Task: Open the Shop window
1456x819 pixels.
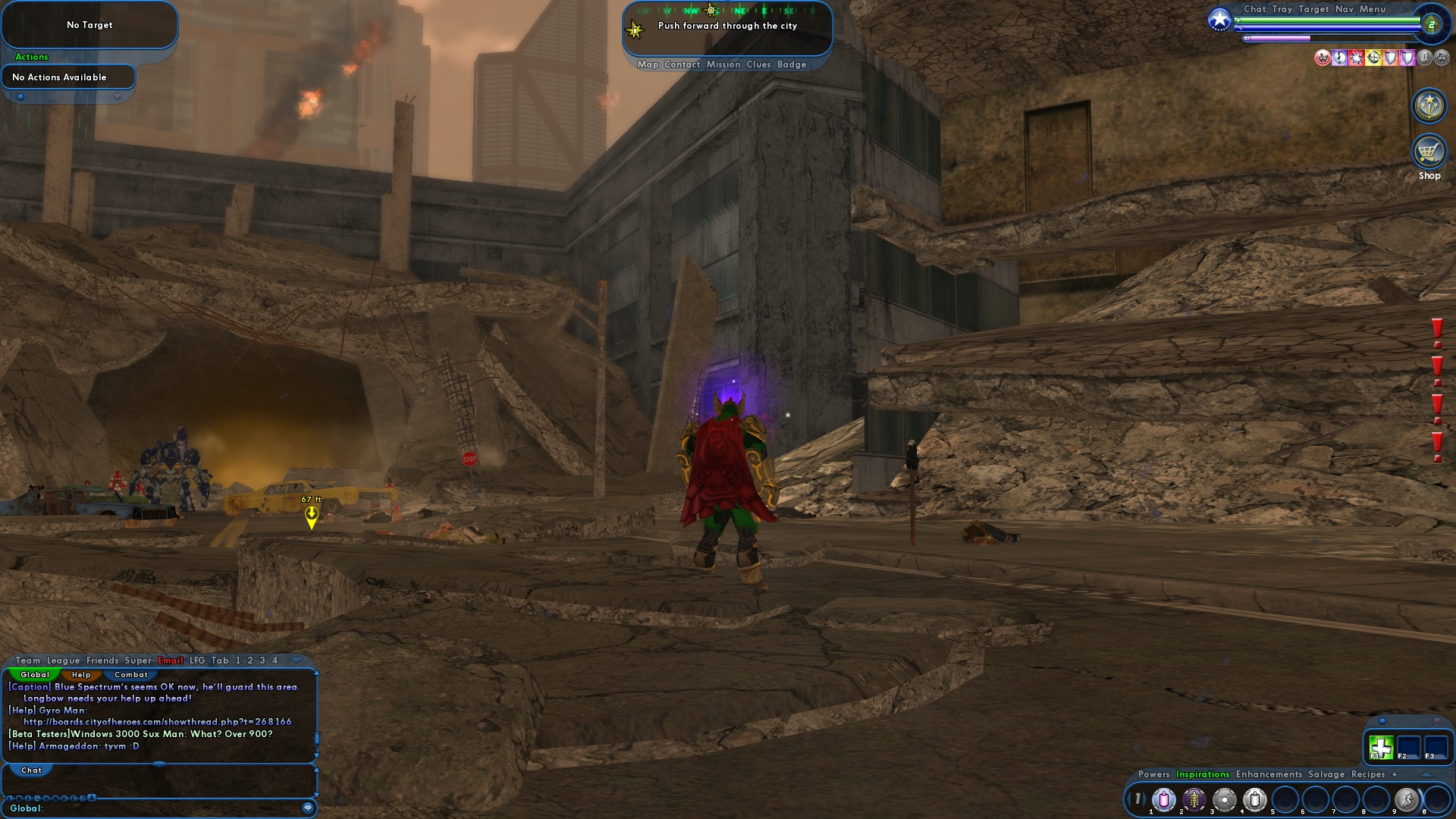Action: (x=1429, y=151)
